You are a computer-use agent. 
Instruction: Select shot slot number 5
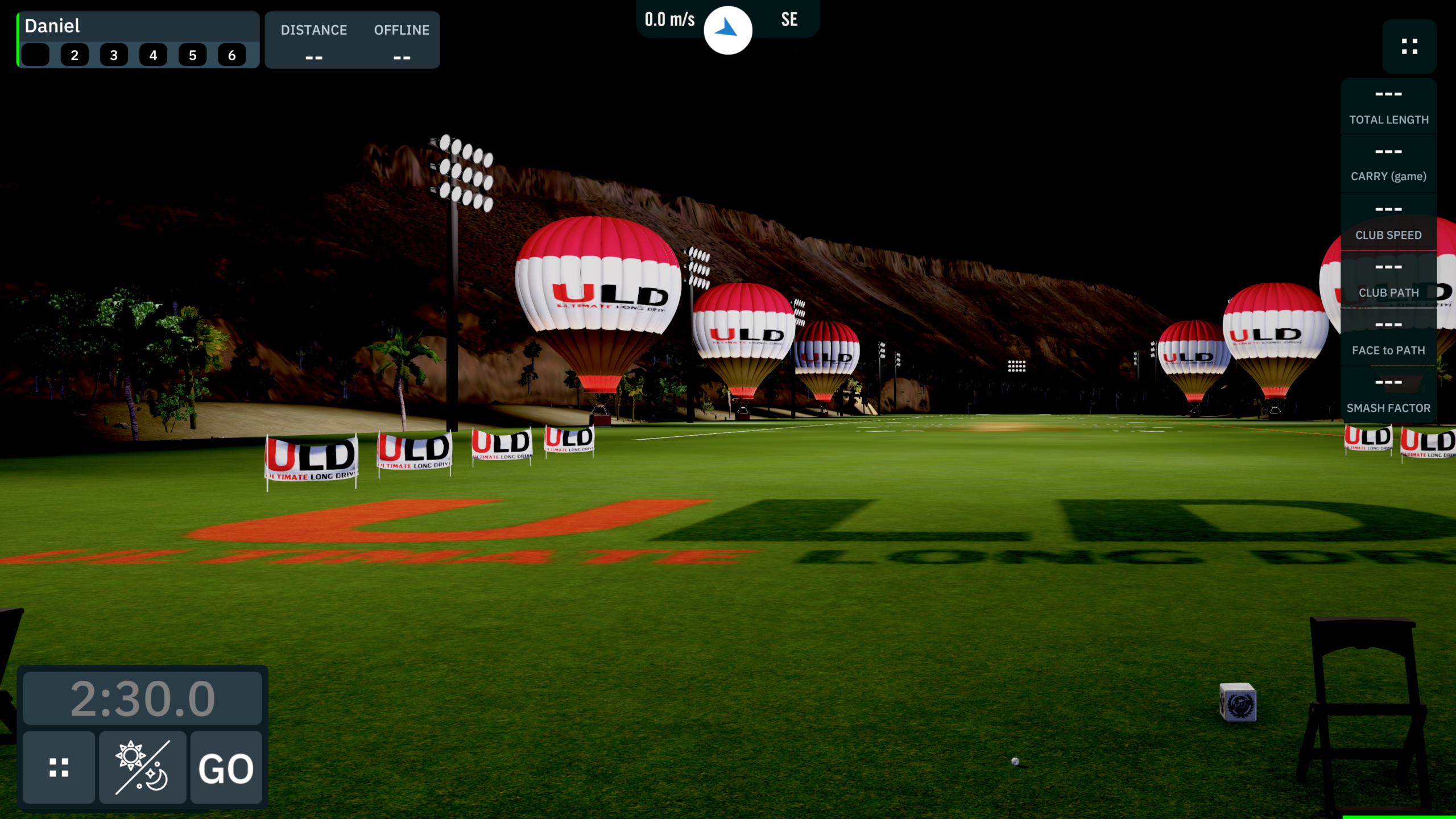click(x=193, y=55)
